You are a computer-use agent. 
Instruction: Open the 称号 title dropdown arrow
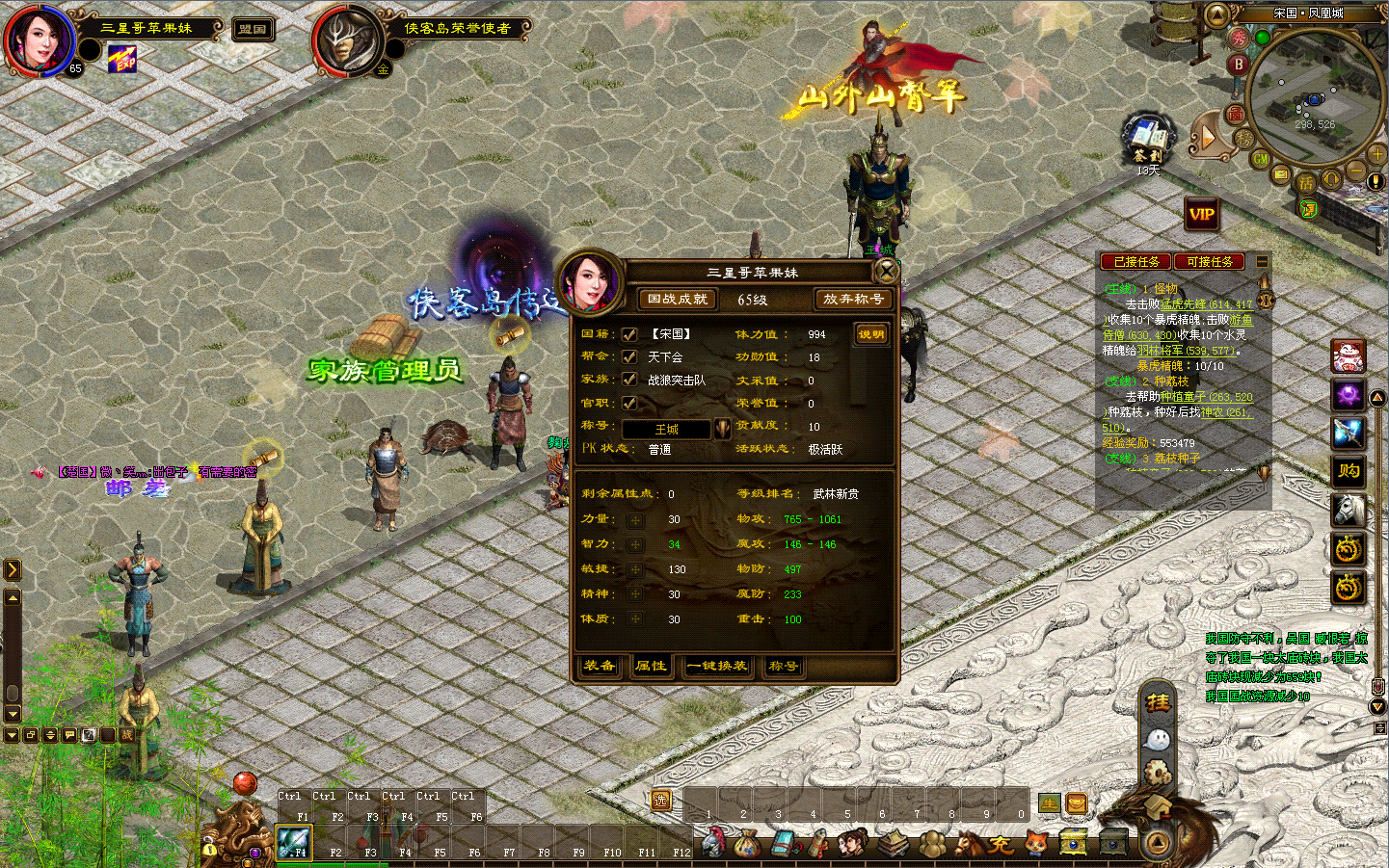721,429
